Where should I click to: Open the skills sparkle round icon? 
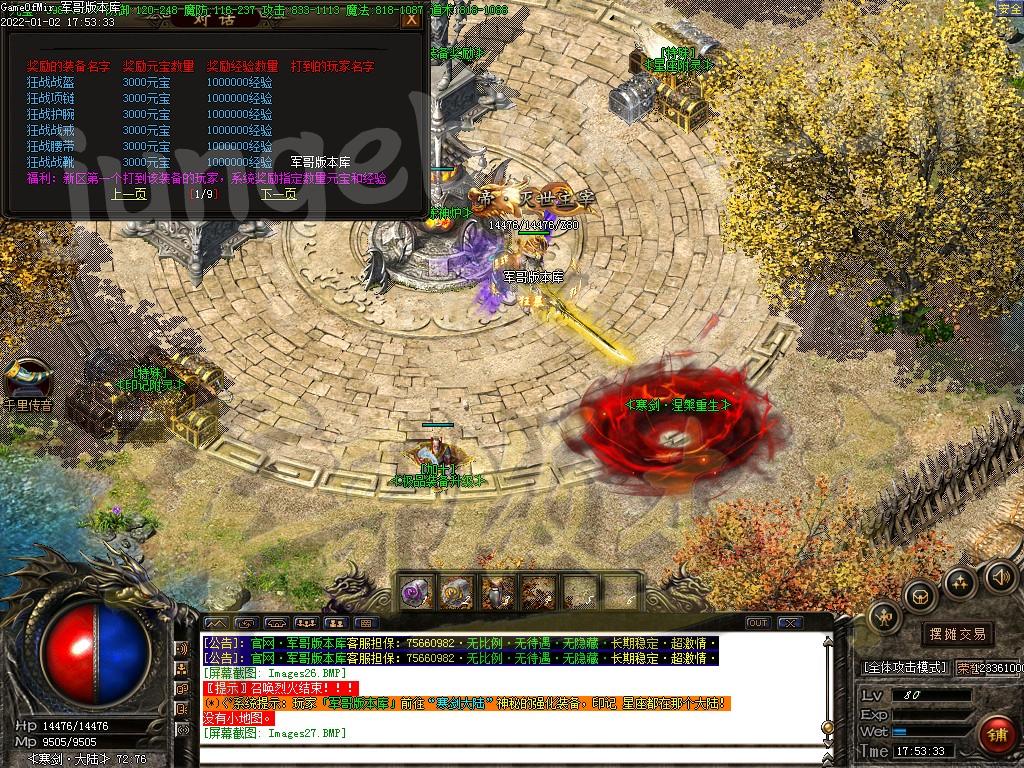point(959,582)
